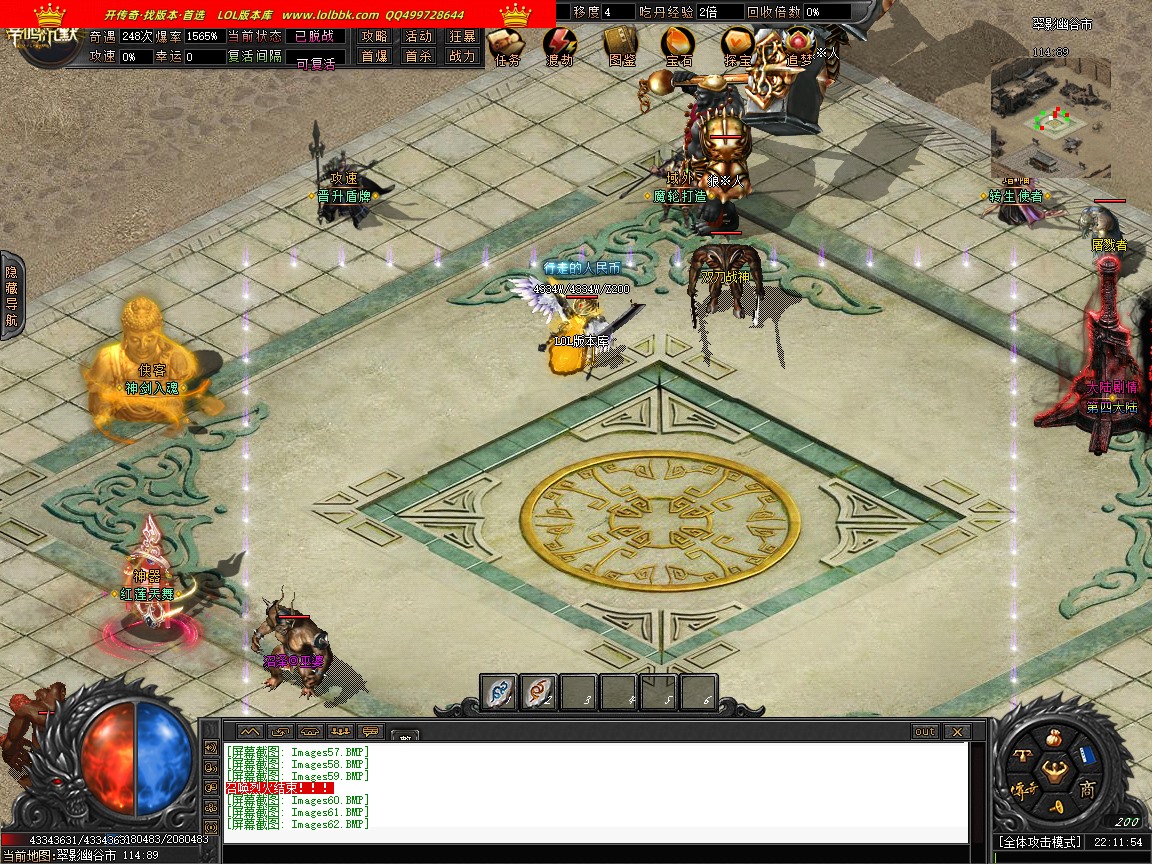Activate the 狂暴 berserk button
This screenshot has height=864, width=1152.
coord(462,36)
